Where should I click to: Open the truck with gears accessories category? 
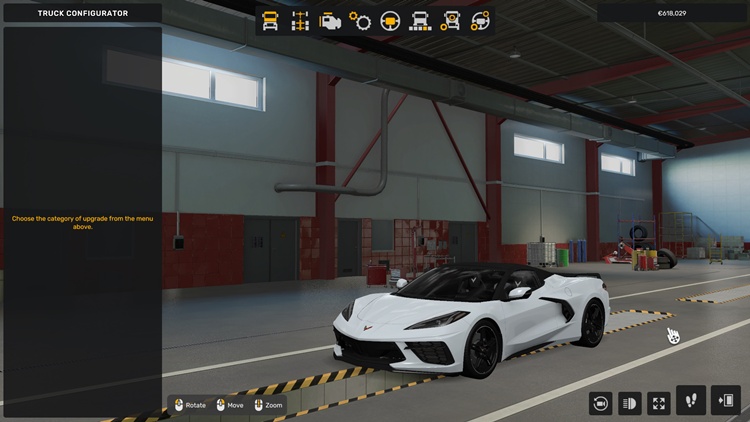(451, 20)
